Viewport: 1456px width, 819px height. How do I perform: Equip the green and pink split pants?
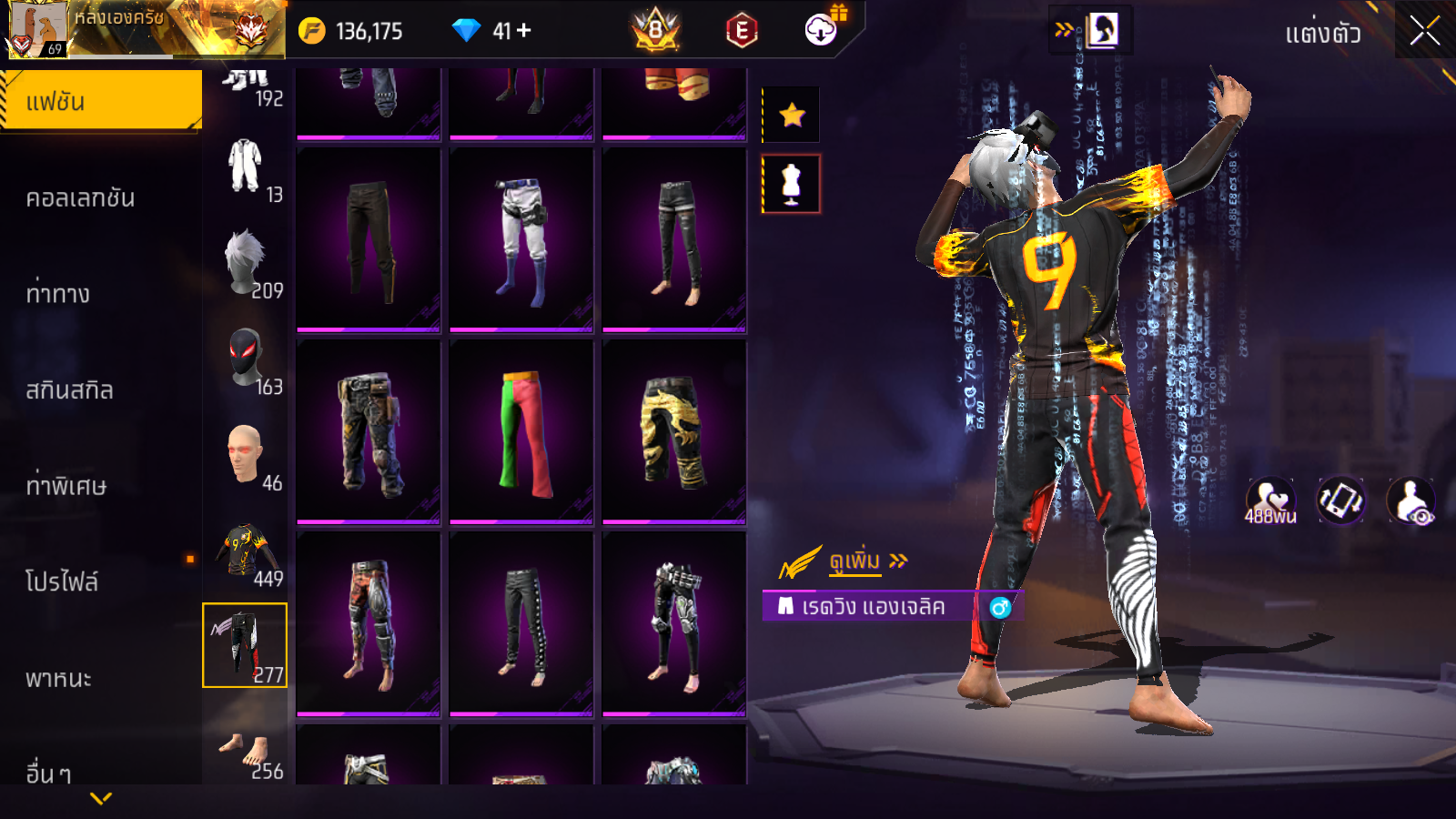click(521, 432)
